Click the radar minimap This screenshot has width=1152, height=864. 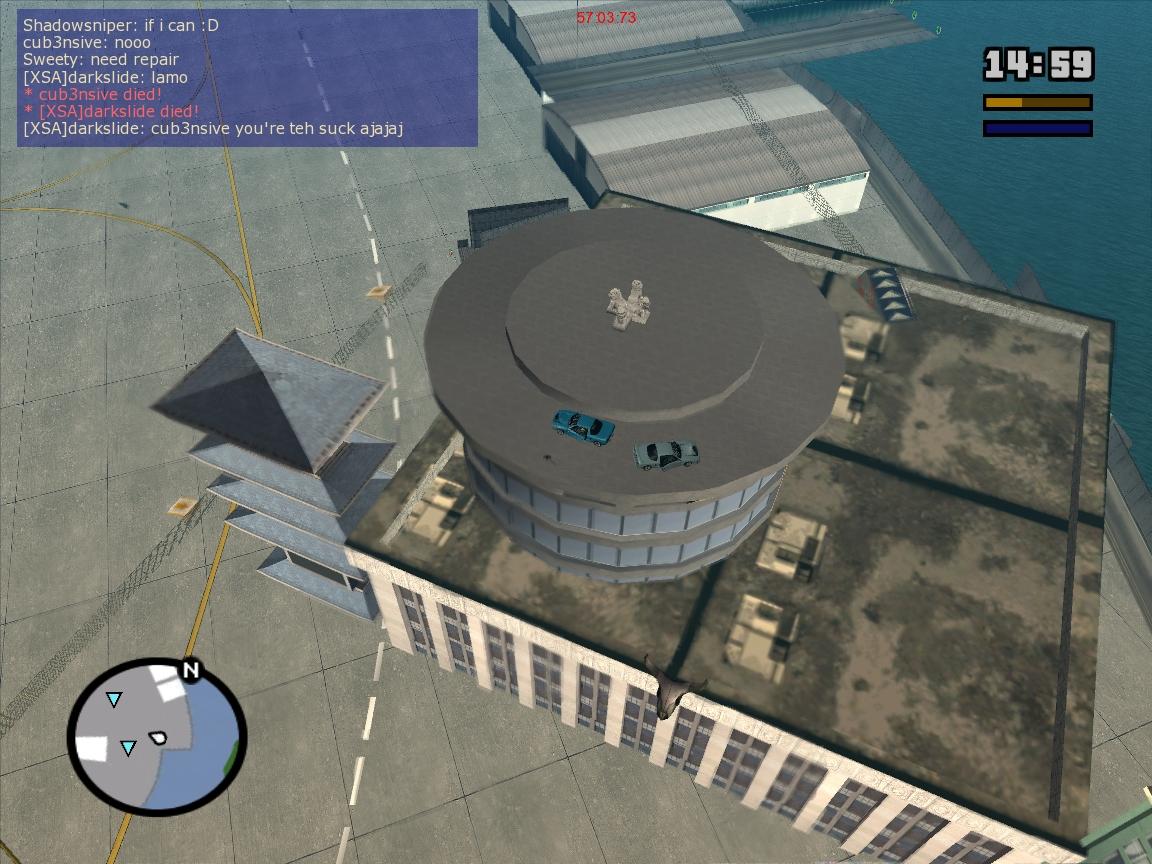click(x=156, y=737)
